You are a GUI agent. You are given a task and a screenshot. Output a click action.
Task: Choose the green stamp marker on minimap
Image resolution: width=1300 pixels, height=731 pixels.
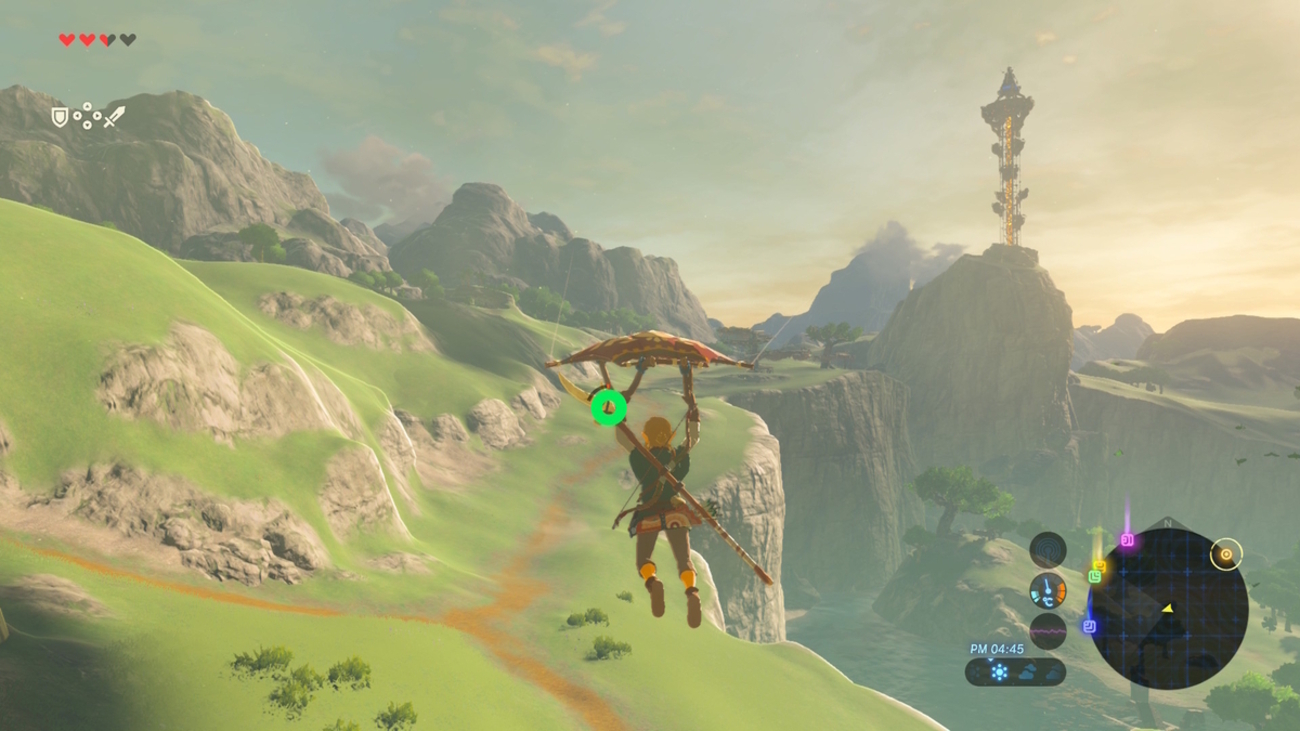(1095, 577)
